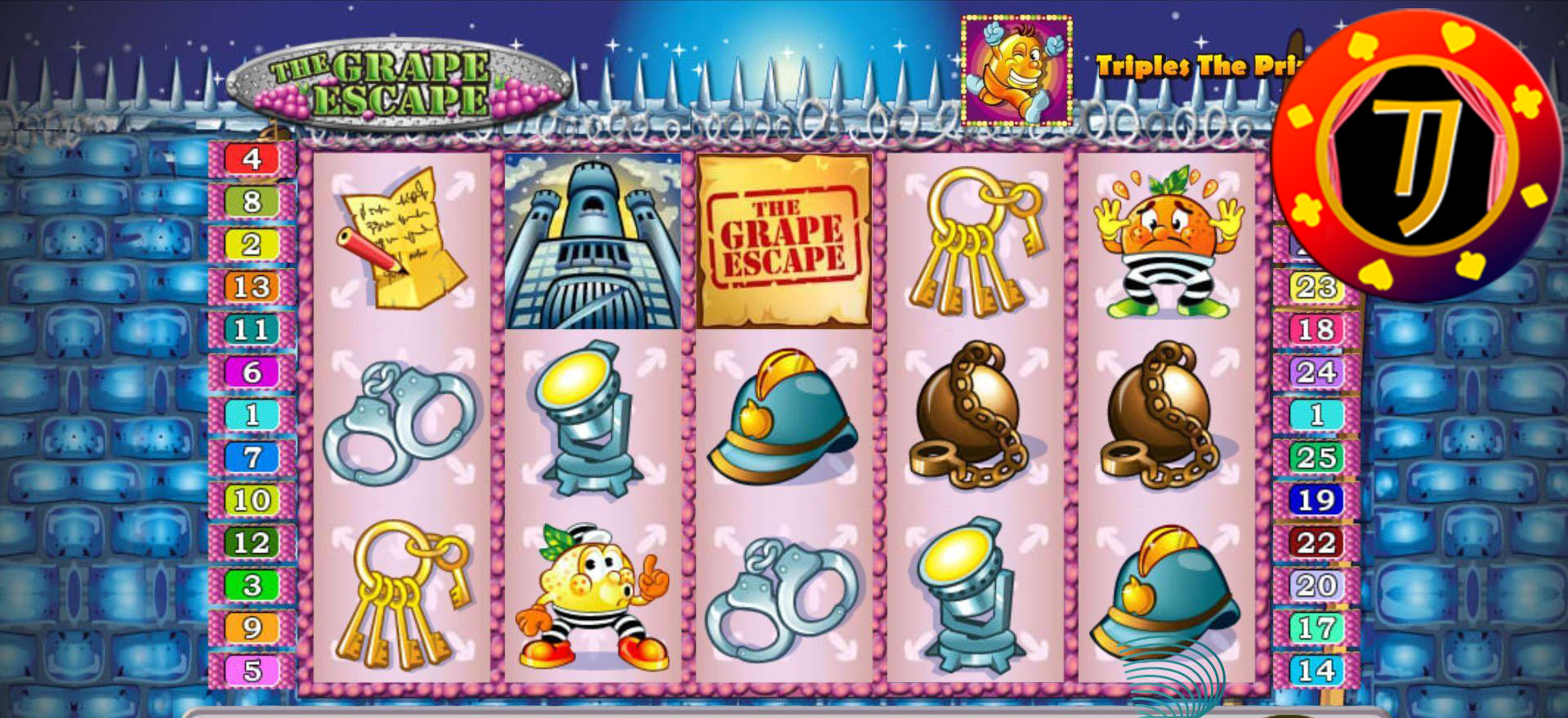This screenshot has height=718, width=1568.
Task: Click the wild orange symbol above the reels
Action: click(x=1018, y=69)
